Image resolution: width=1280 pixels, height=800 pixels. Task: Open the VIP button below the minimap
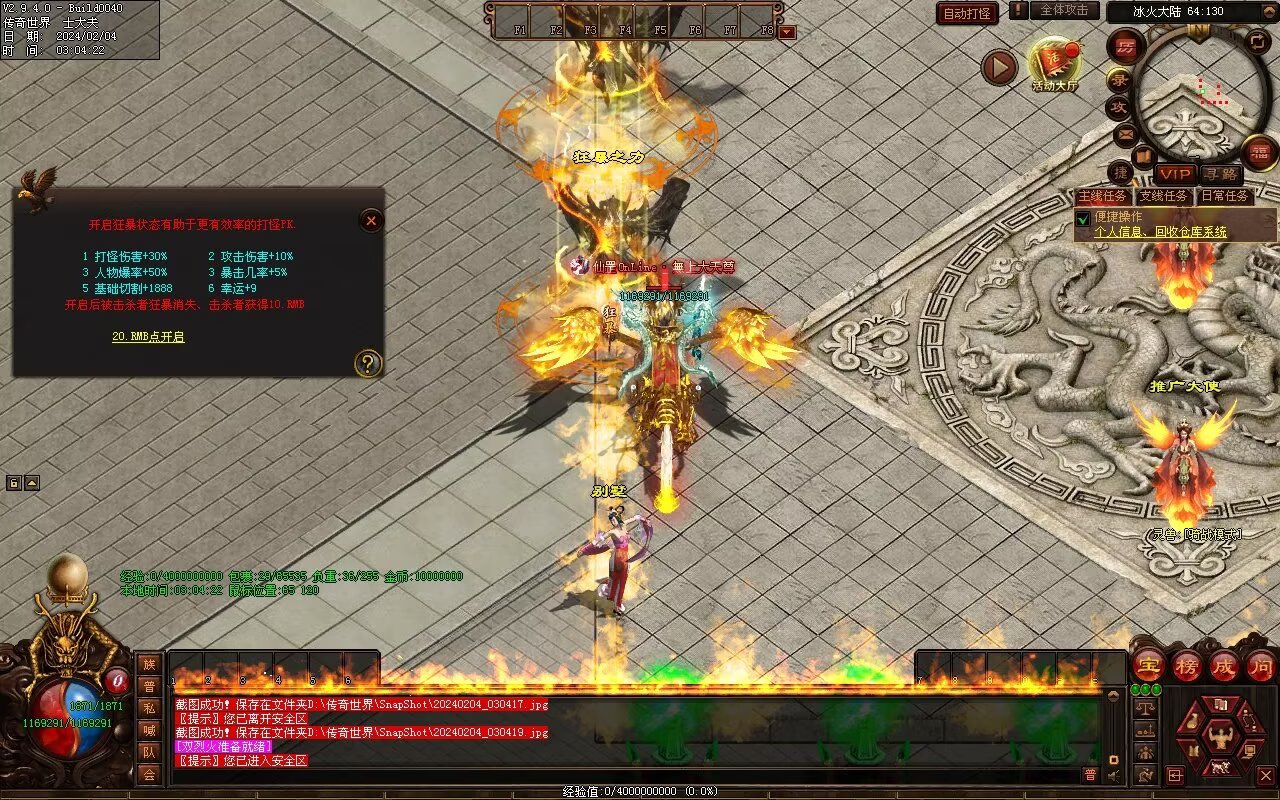point(1175,174)
